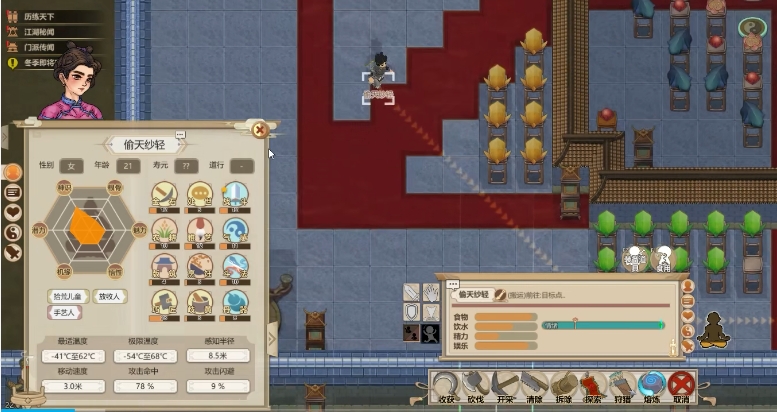This screenshot has height=412, width=777.
Task: Close the 偷天纱轻 character panel
Action: (260, 129)
